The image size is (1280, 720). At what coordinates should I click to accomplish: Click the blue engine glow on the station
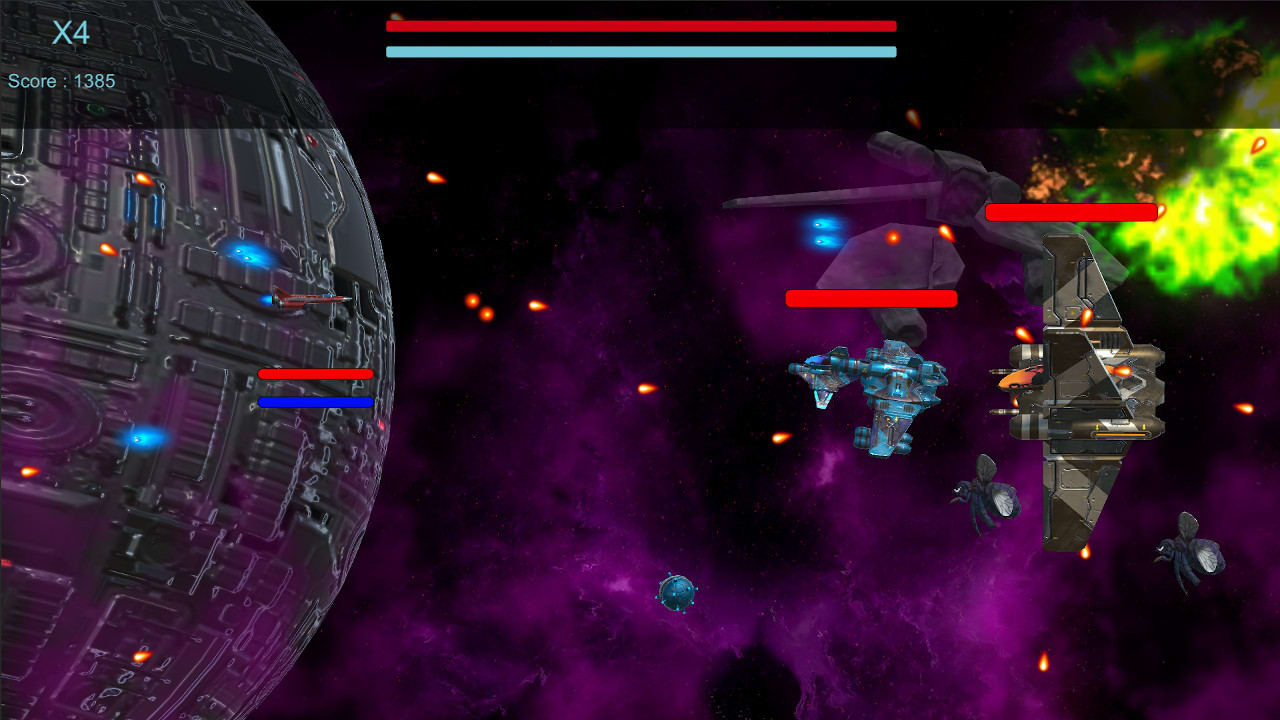pos(243,254)
